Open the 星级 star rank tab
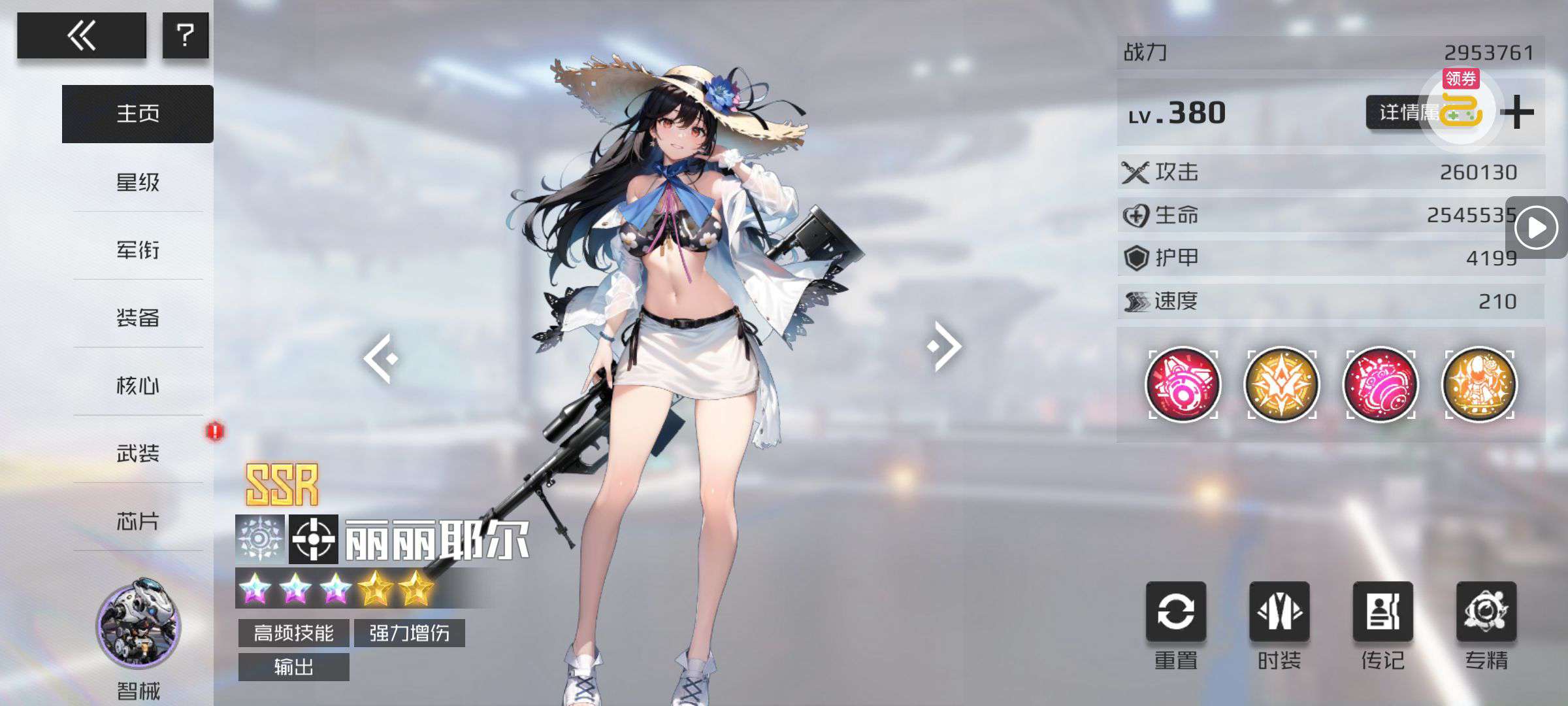 [x=138, y=182]
